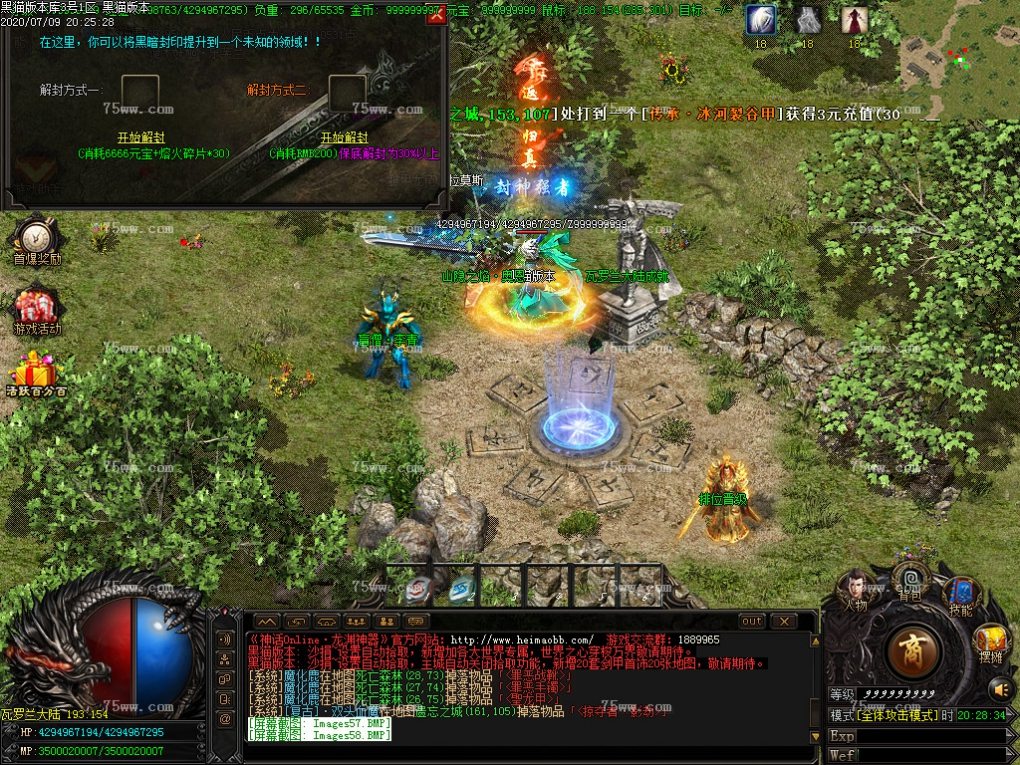Click the chat panel 'out' button
1020x765 pixels.
752,621
